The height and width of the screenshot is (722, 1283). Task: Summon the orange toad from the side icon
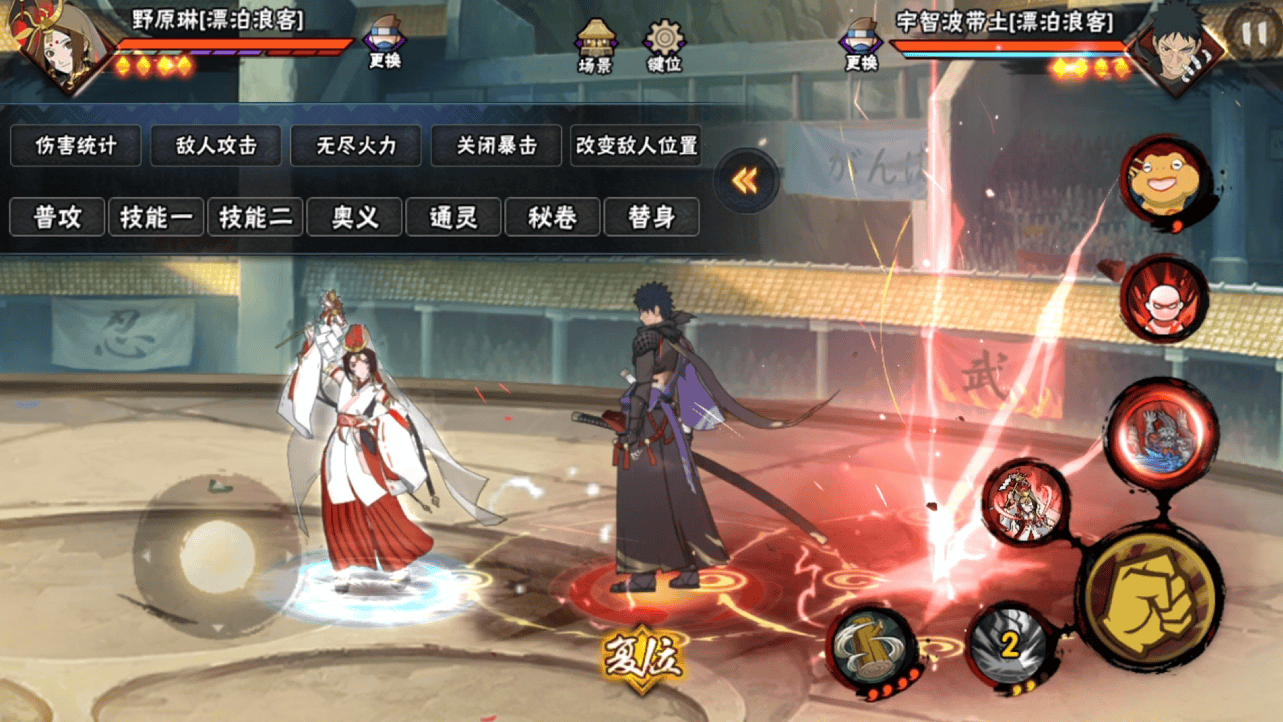[x=1165, y=182]
